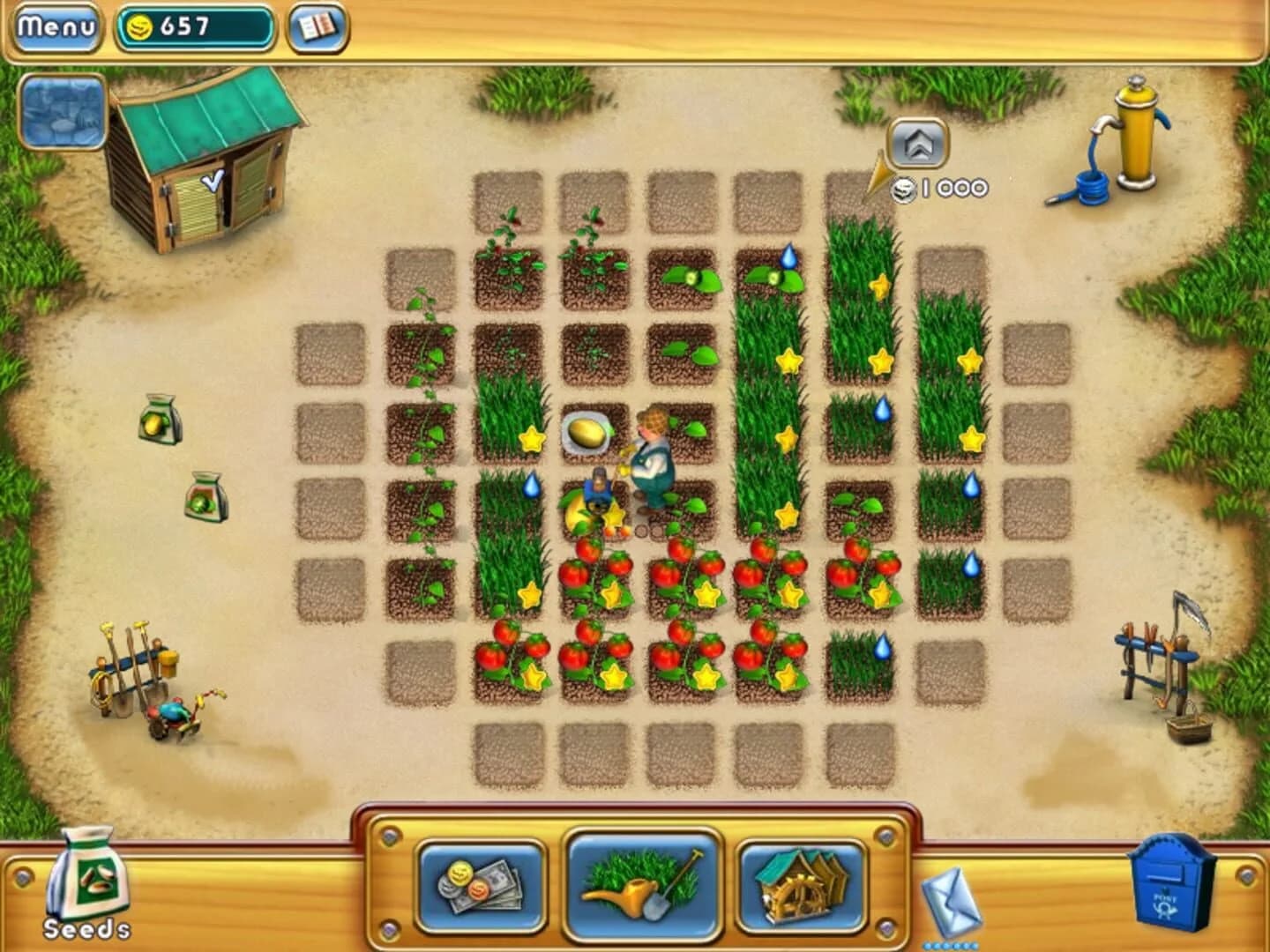Open the journal book icon next to coins

(316, 25)
